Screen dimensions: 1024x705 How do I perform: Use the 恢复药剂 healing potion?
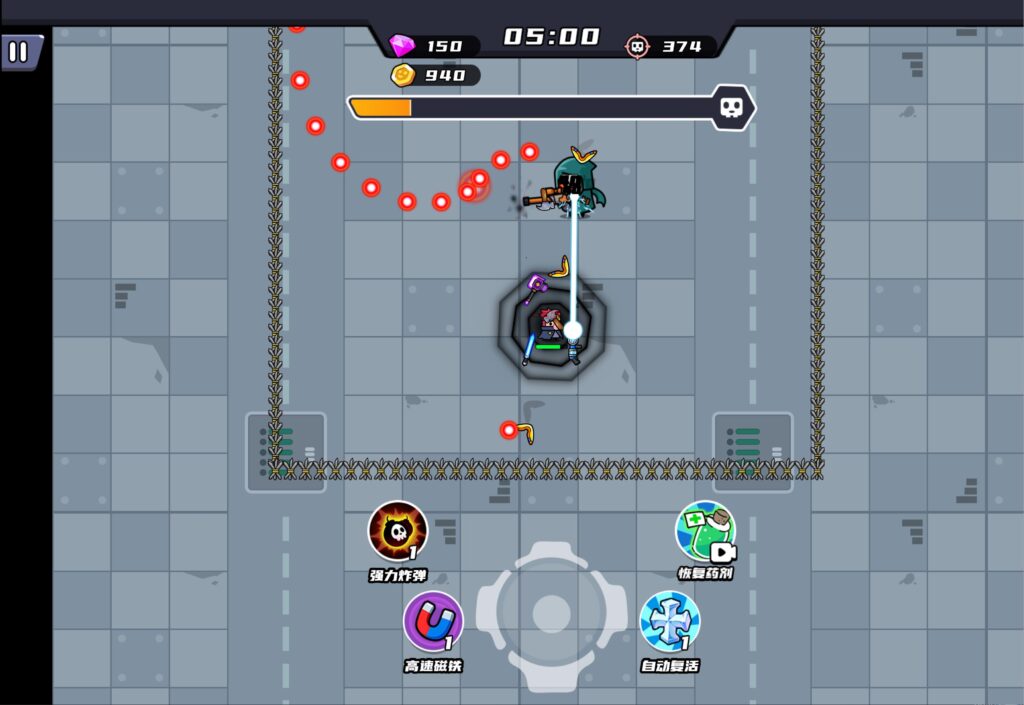705,531
